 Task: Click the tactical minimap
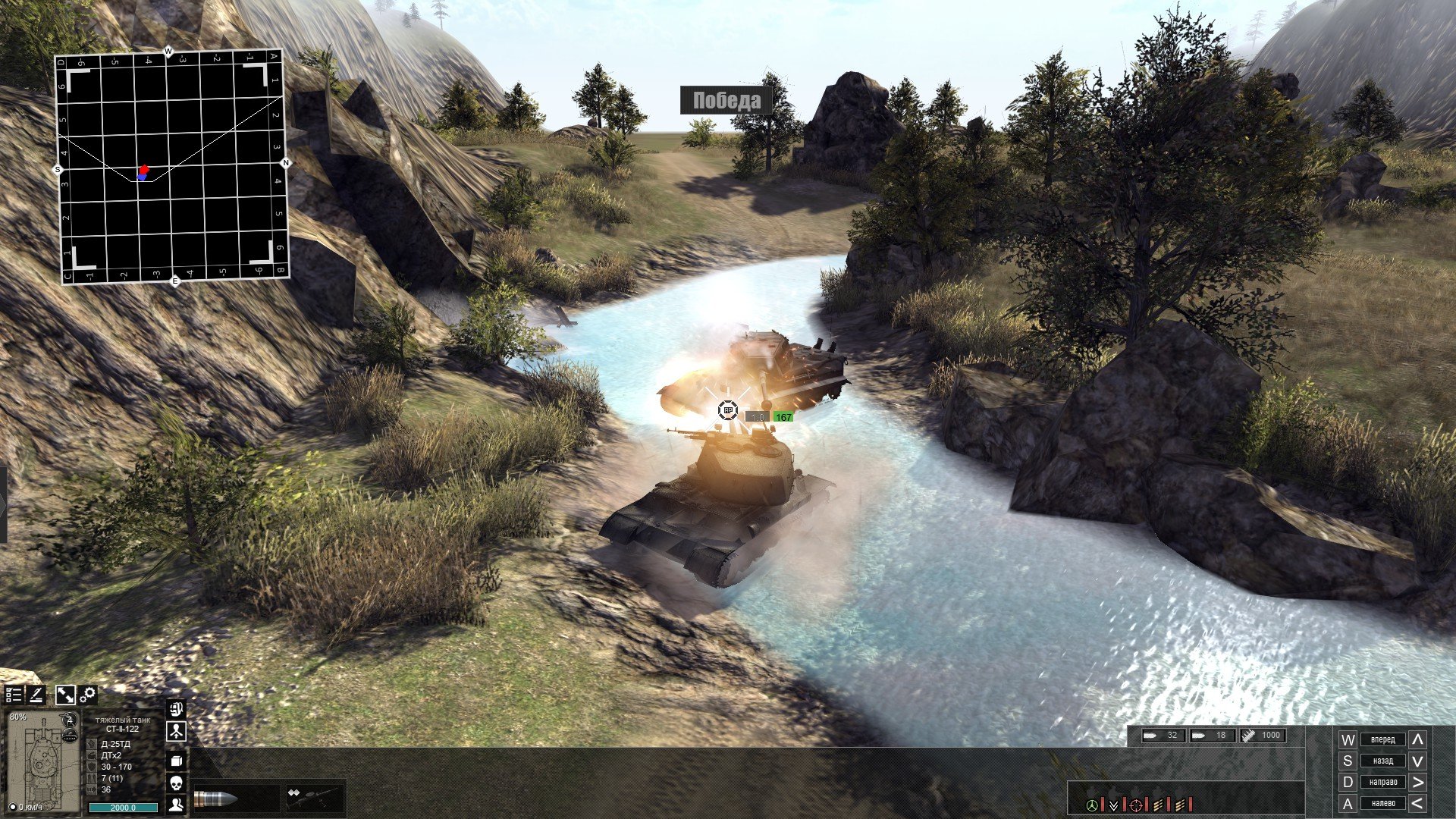(173, 167)
